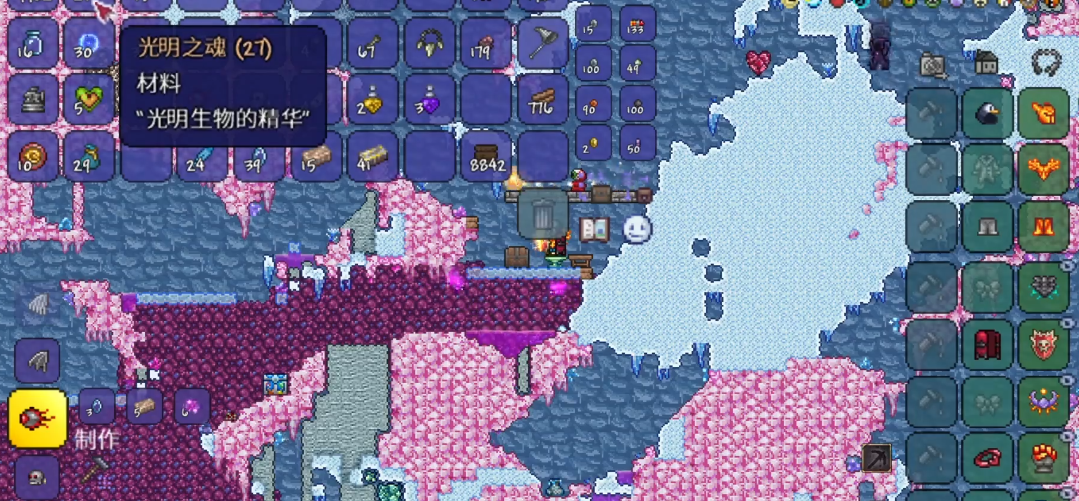1079x501 pixels.
Task: Craft the highlighted red eye item
Action: [37, 418]
